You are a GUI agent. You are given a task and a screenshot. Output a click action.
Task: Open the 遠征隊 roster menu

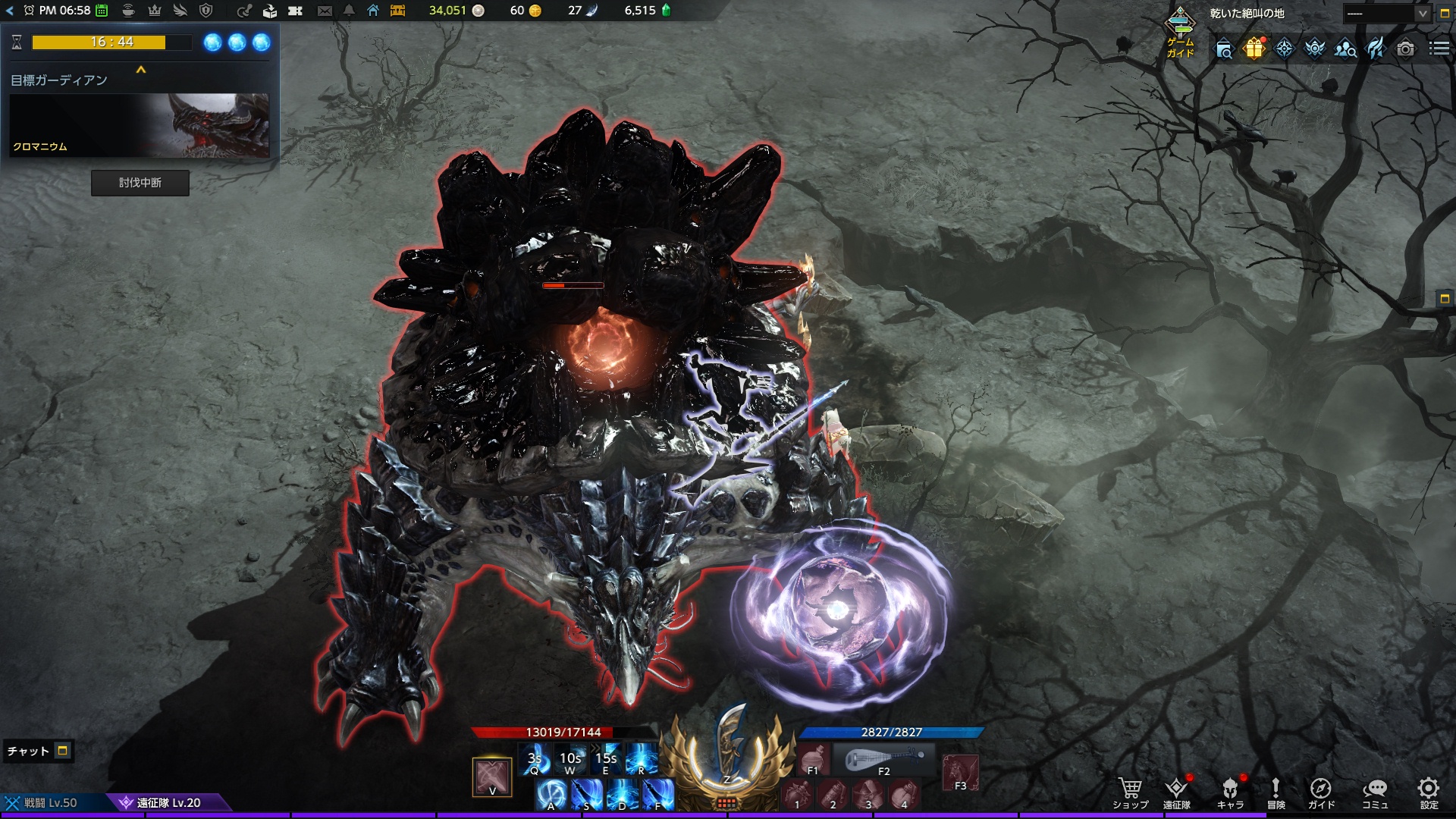pos(1177,793)
